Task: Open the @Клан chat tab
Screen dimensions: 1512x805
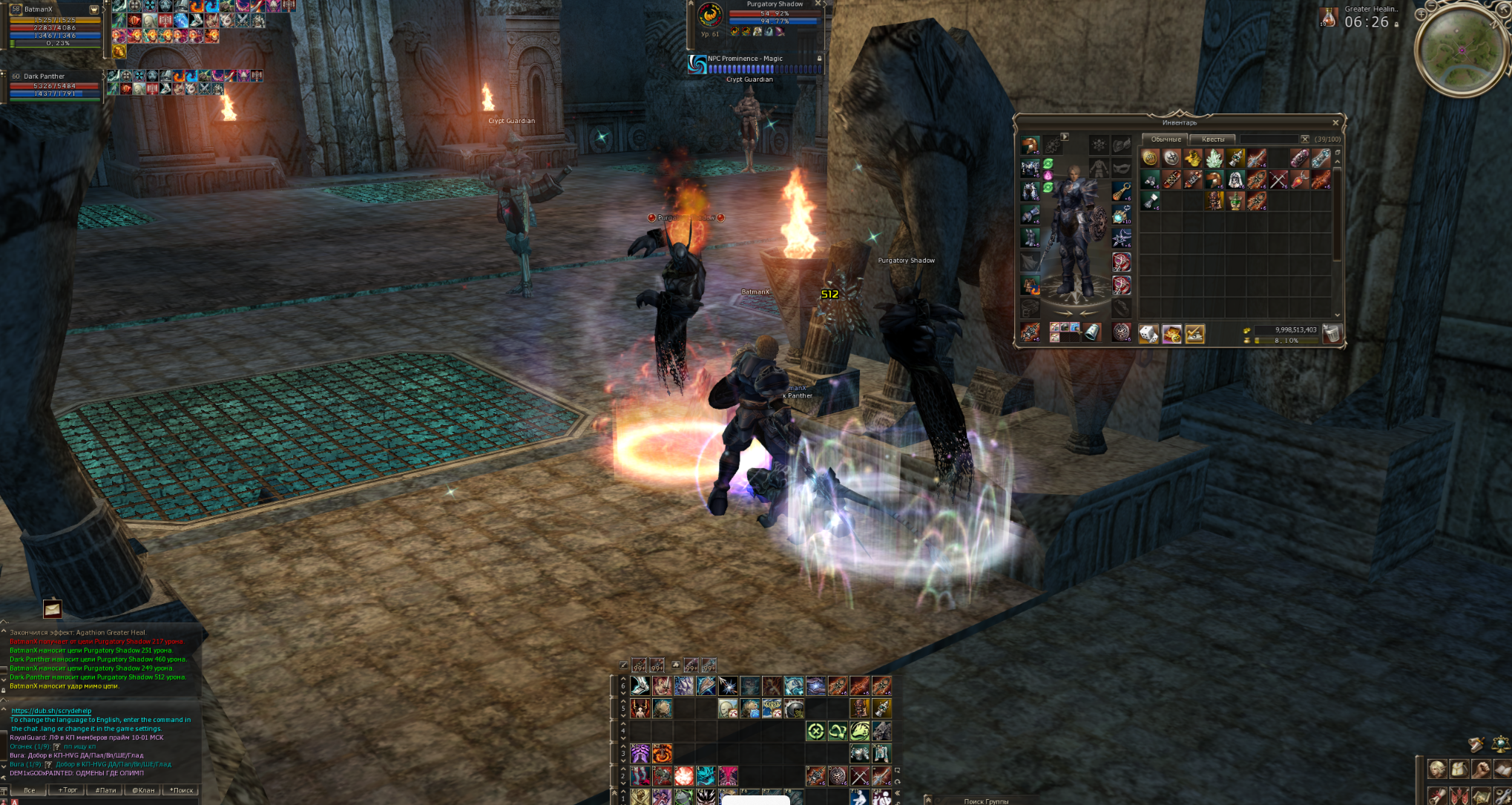Action: (143, 790)
